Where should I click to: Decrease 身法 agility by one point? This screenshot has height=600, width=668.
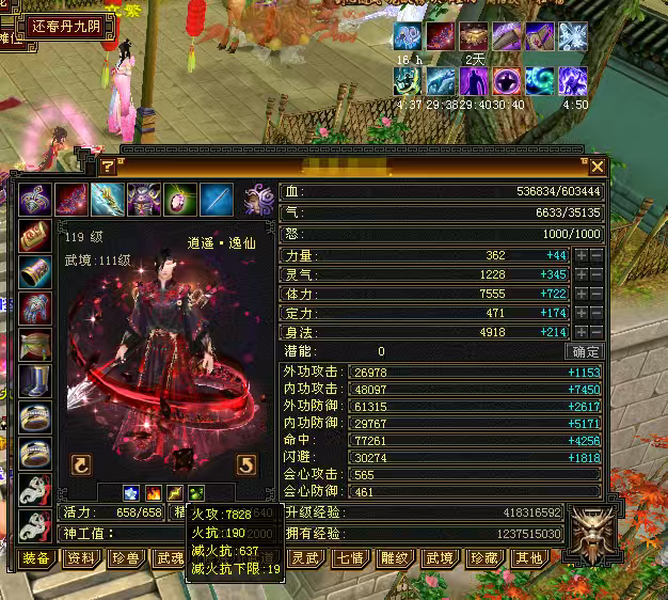pyautogui.click(x=596, y=332)
